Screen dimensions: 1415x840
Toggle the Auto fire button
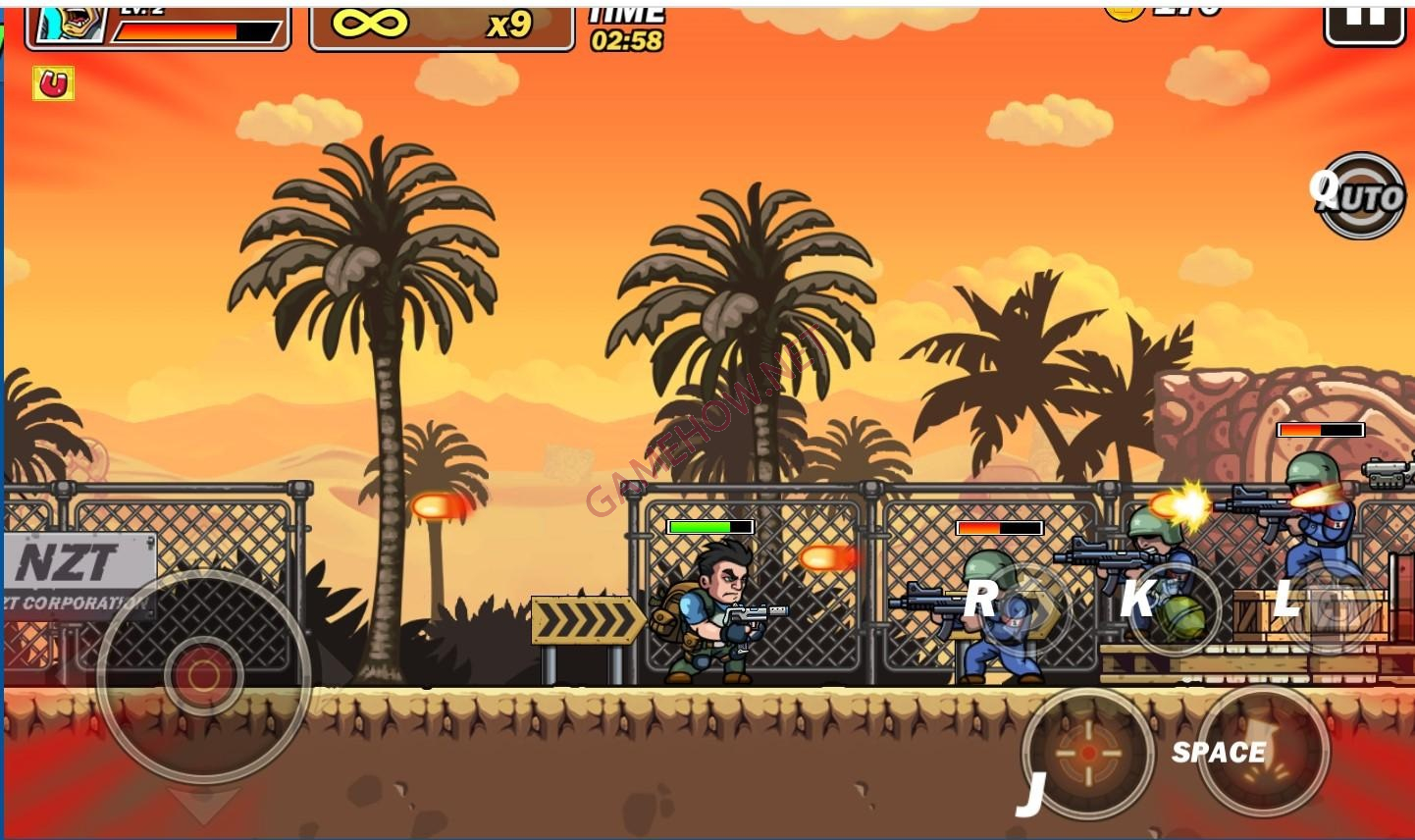tap(1362, 197)
